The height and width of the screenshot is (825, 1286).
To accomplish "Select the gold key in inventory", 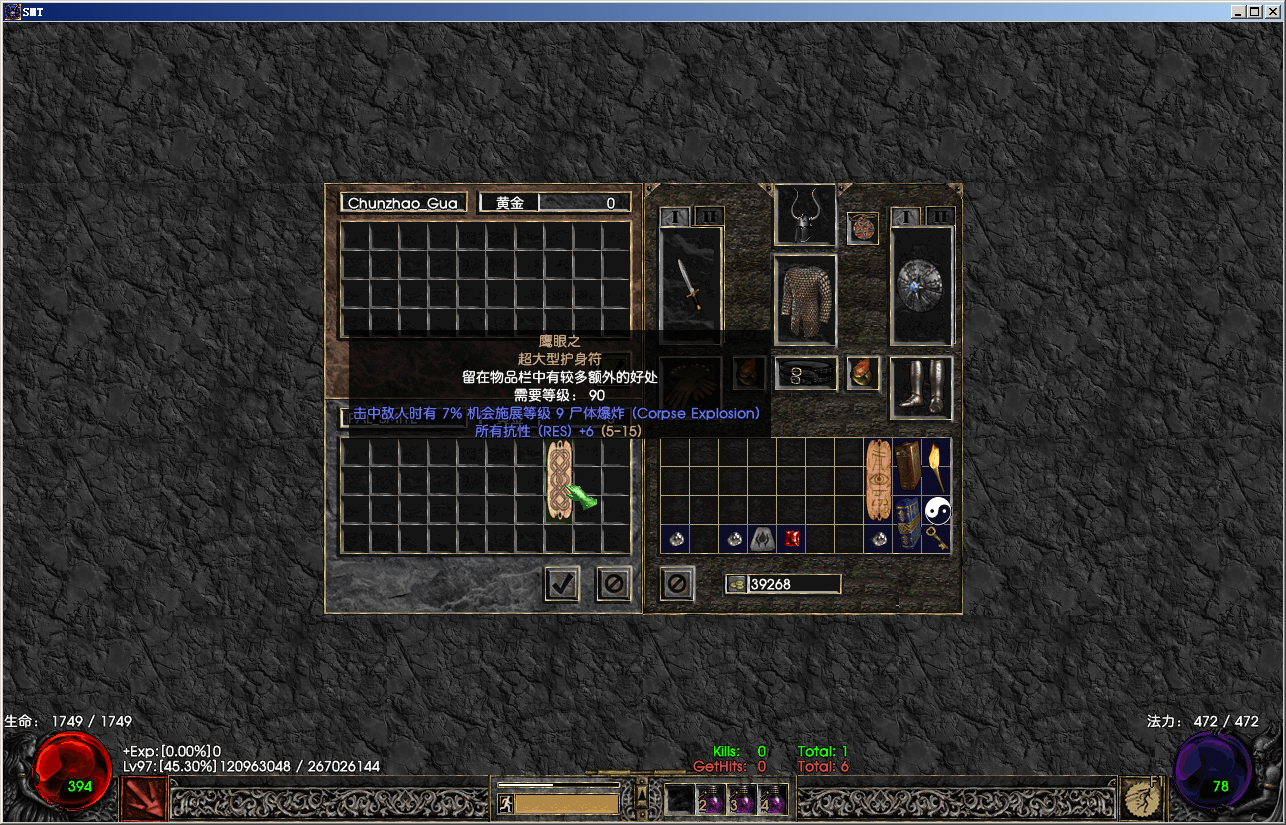I will click(937, 540).
